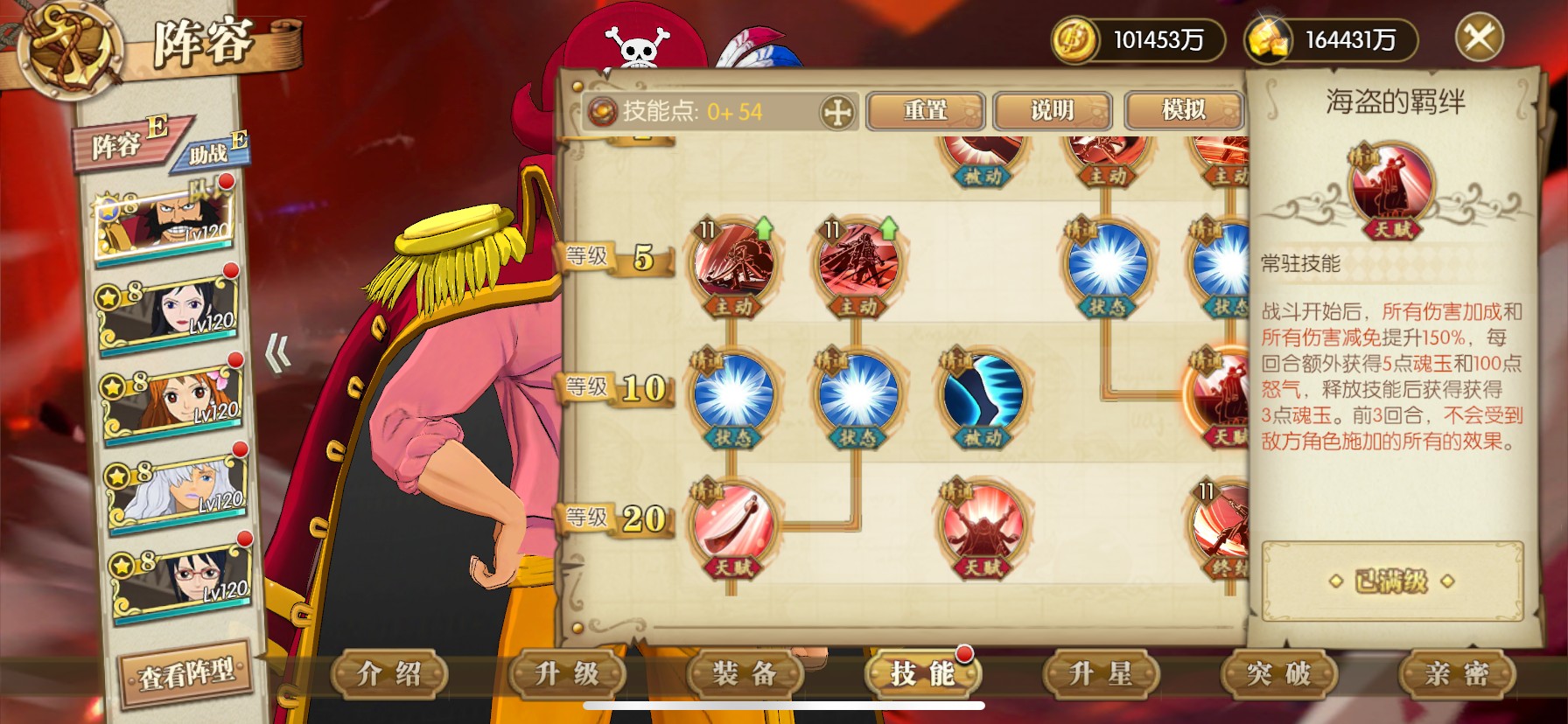The height and width of the screenshot is (724, 1568).
Task: Add skill points with the plus icon
Action: coord(837,112)
